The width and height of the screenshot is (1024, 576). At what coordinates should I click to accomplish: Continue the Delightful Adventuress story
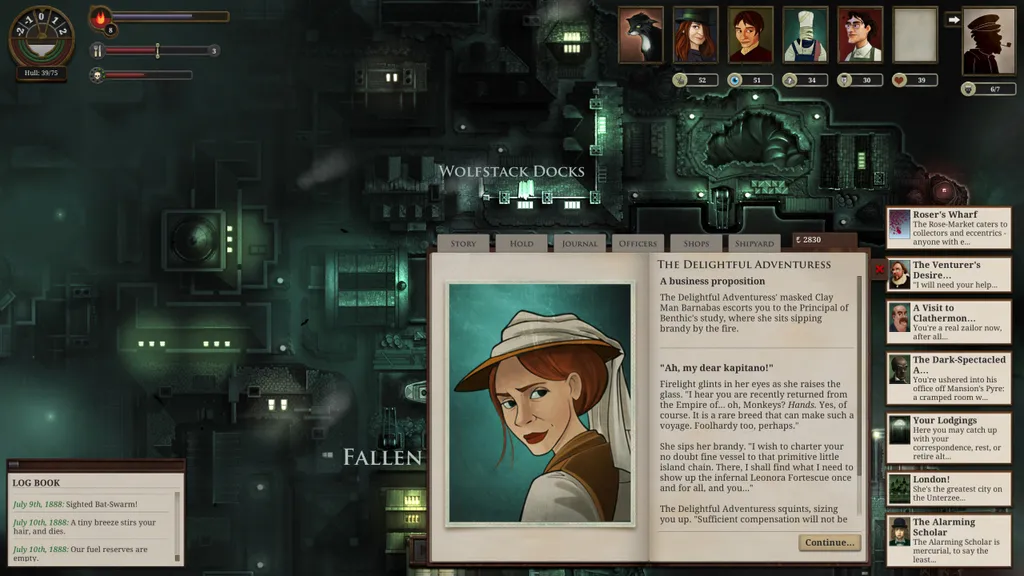(x=829, y=542)
